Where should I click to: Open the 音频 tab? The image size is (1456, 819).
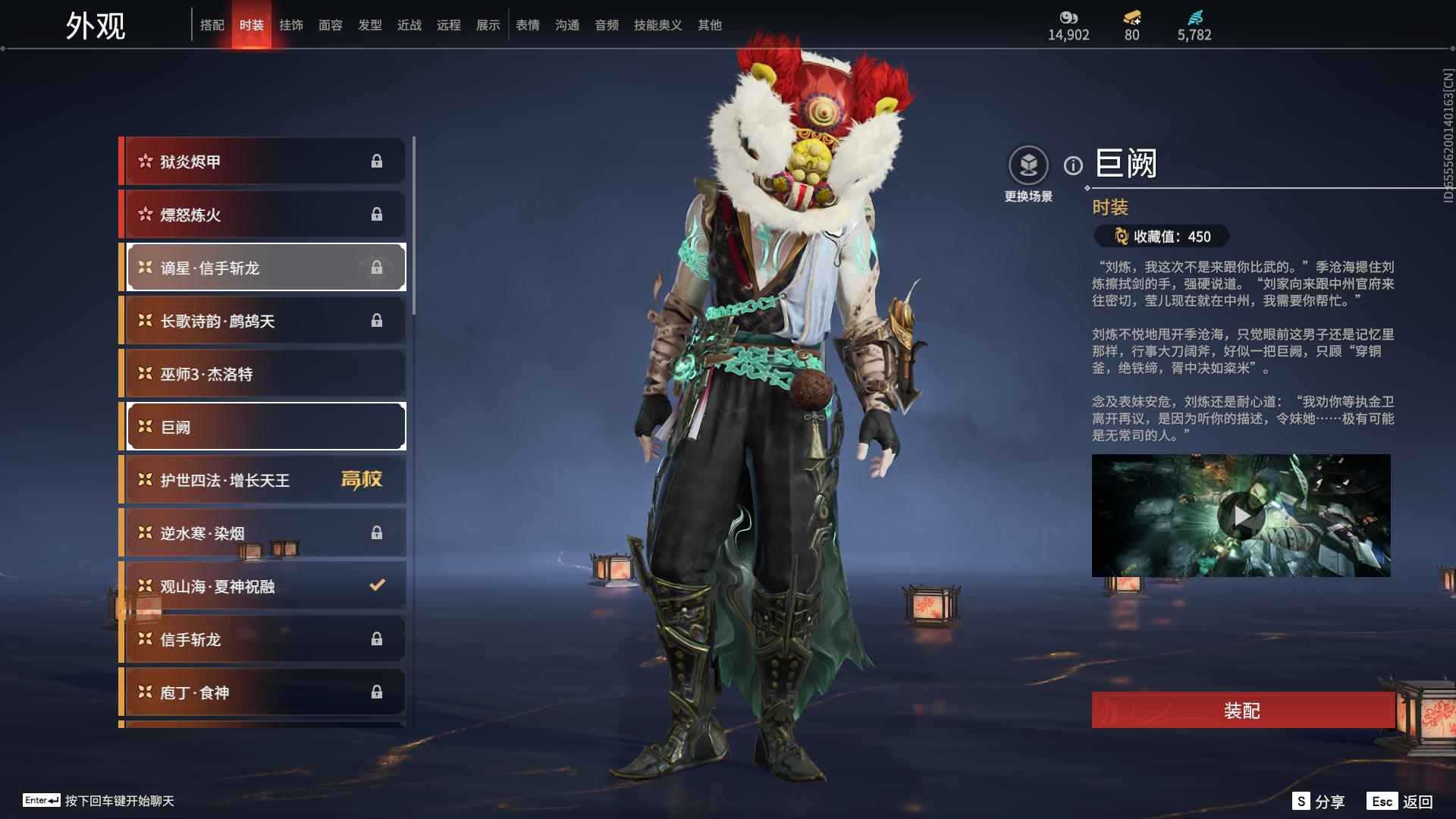pyautogui.click(x=607, y=24)
